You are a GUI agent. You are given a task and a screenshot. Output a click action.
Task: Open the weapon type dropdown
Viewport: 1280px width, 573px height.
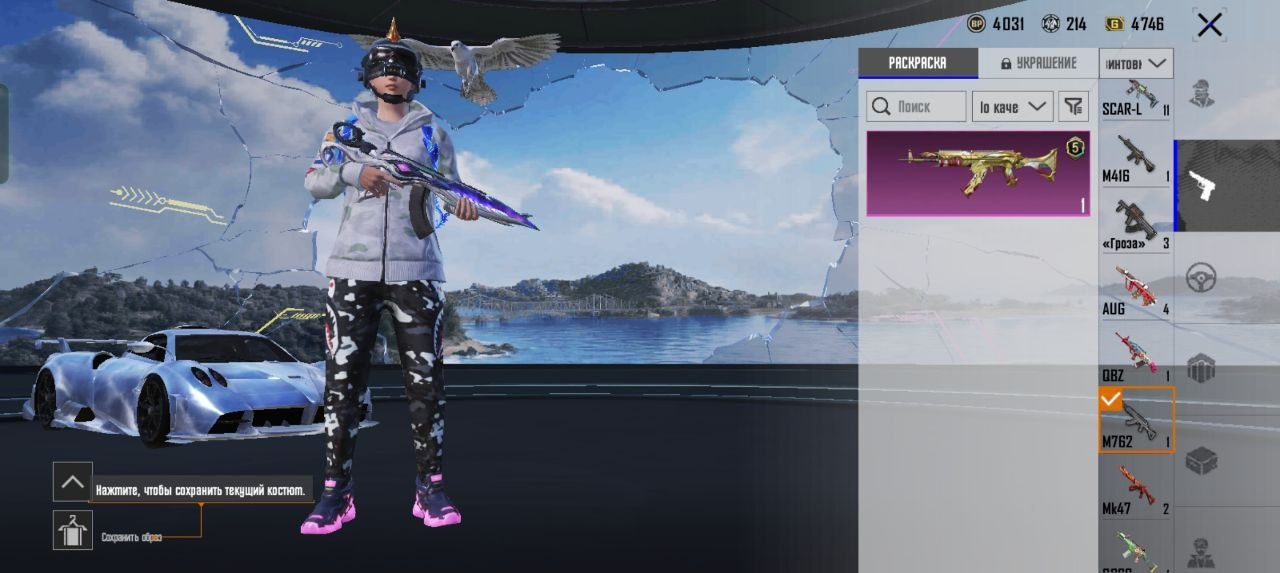click(x=1136, y=64)
